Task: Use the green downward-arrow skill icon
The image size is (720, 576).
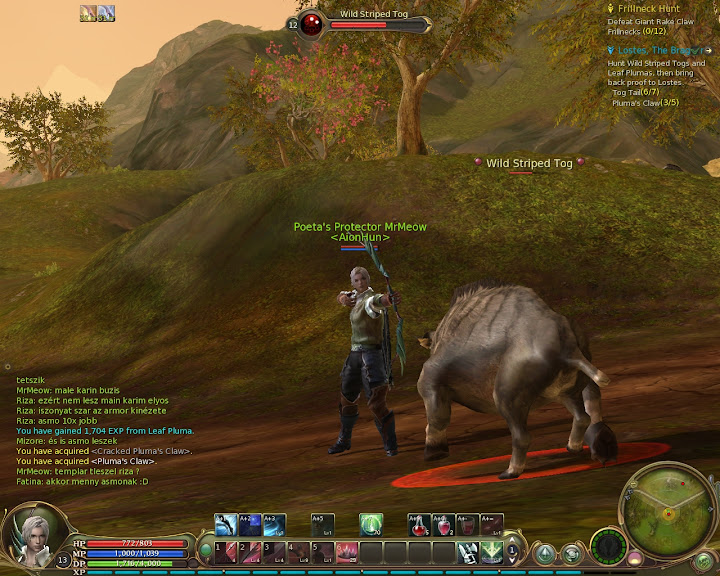Action: coord(491,552)
